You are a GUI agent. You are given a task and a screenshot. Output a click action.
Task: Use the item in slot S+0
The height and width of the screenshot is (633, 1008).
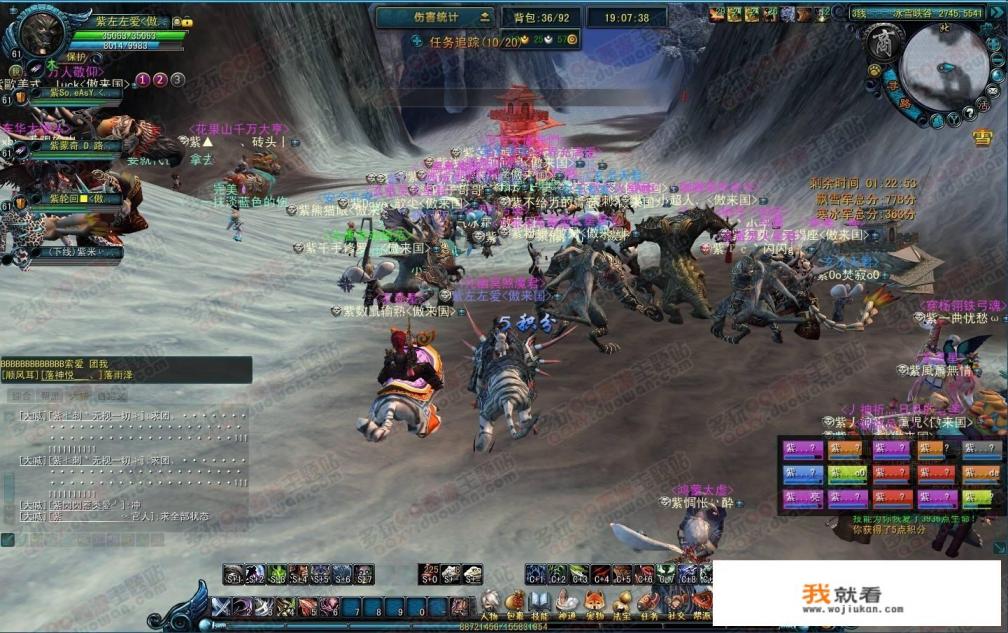tap(431, 574)
